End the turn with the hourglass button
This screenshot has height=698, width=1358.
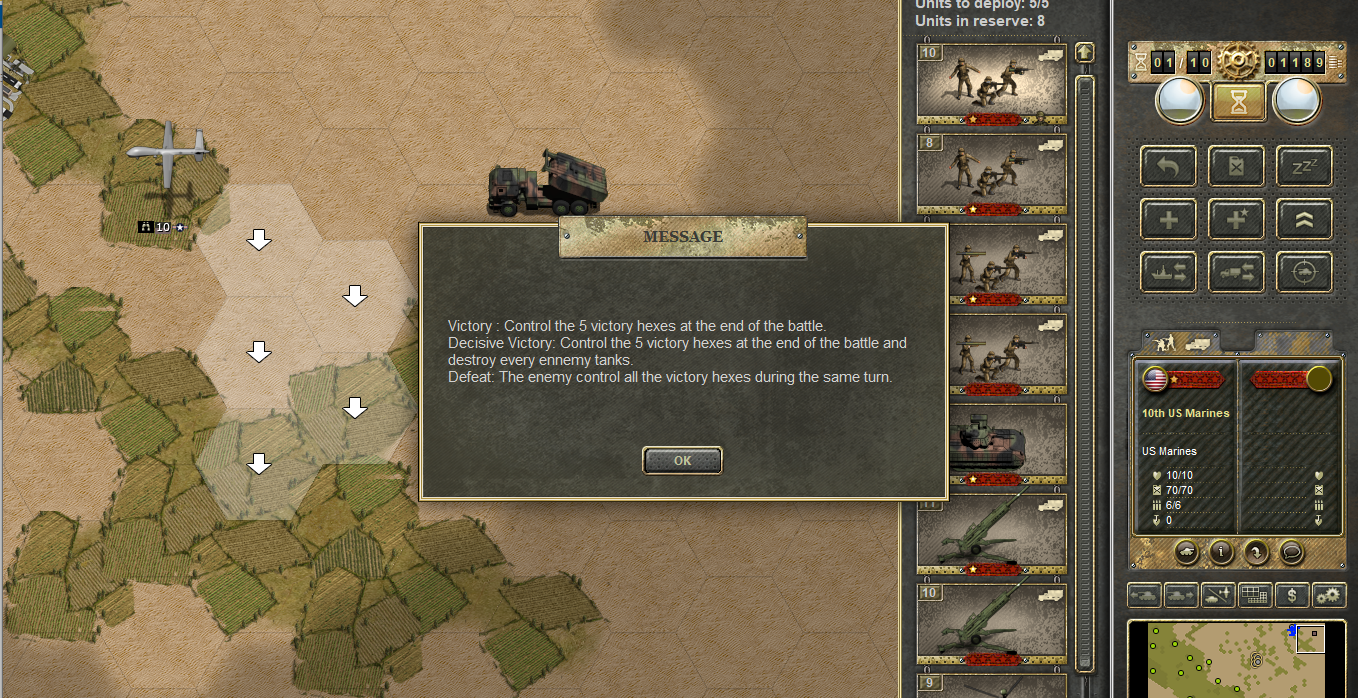1238,101
